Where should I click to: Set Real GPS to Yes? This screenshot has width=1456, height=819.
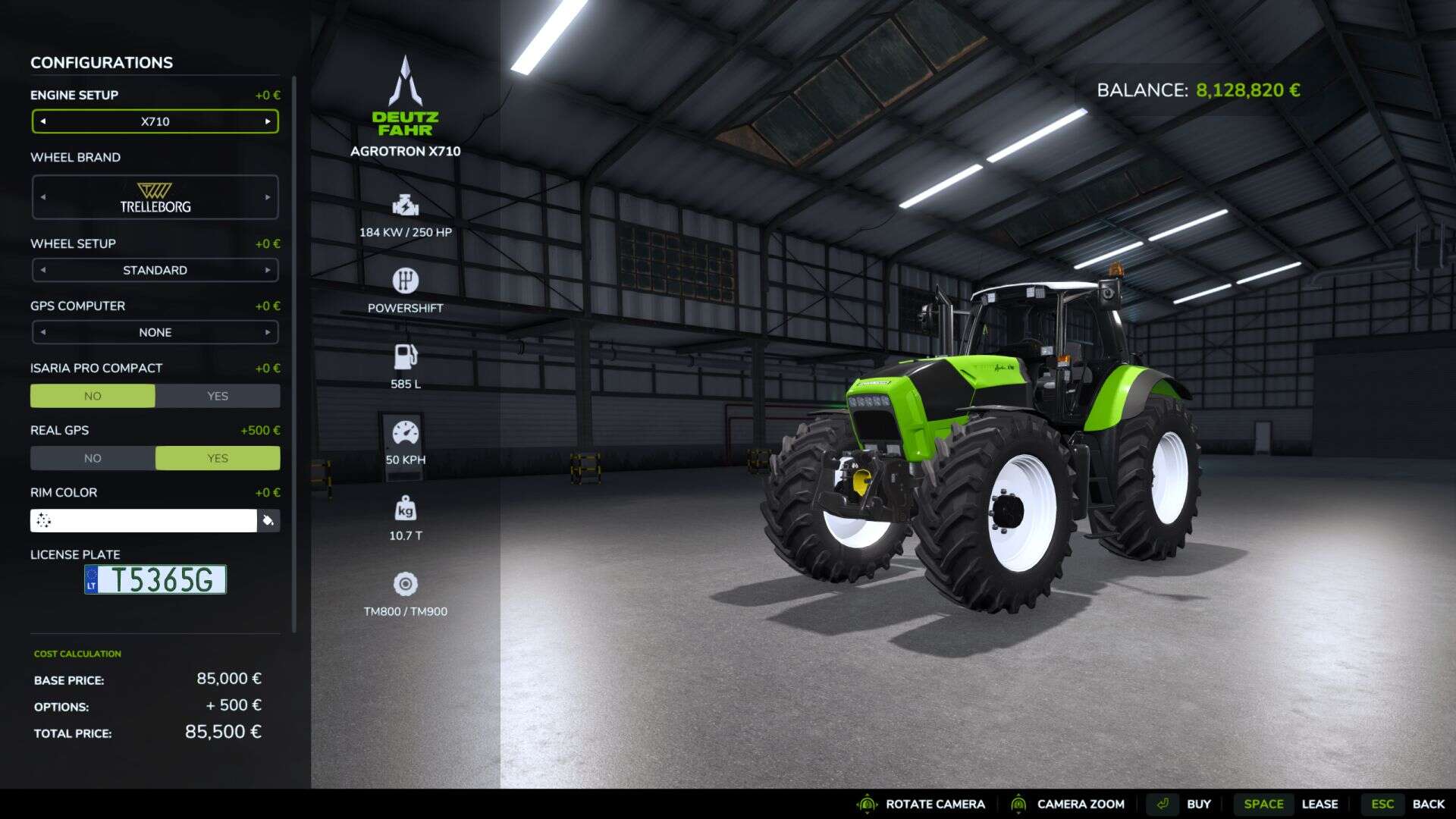218,458
